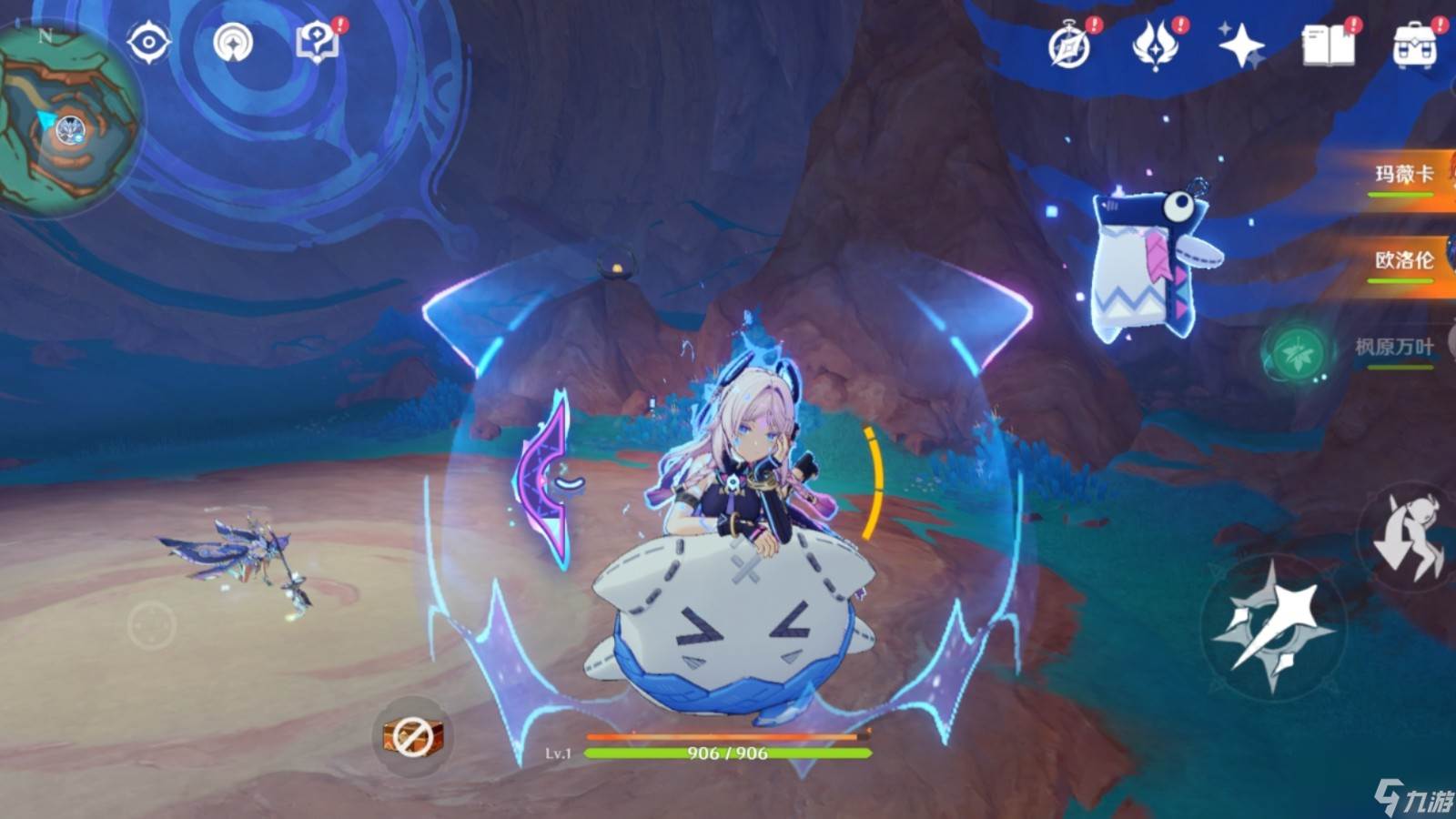The height and width of the screenshot is (819, 1456).
Task: Open the winged flame events icon
Action: (x=1155, y=45)
